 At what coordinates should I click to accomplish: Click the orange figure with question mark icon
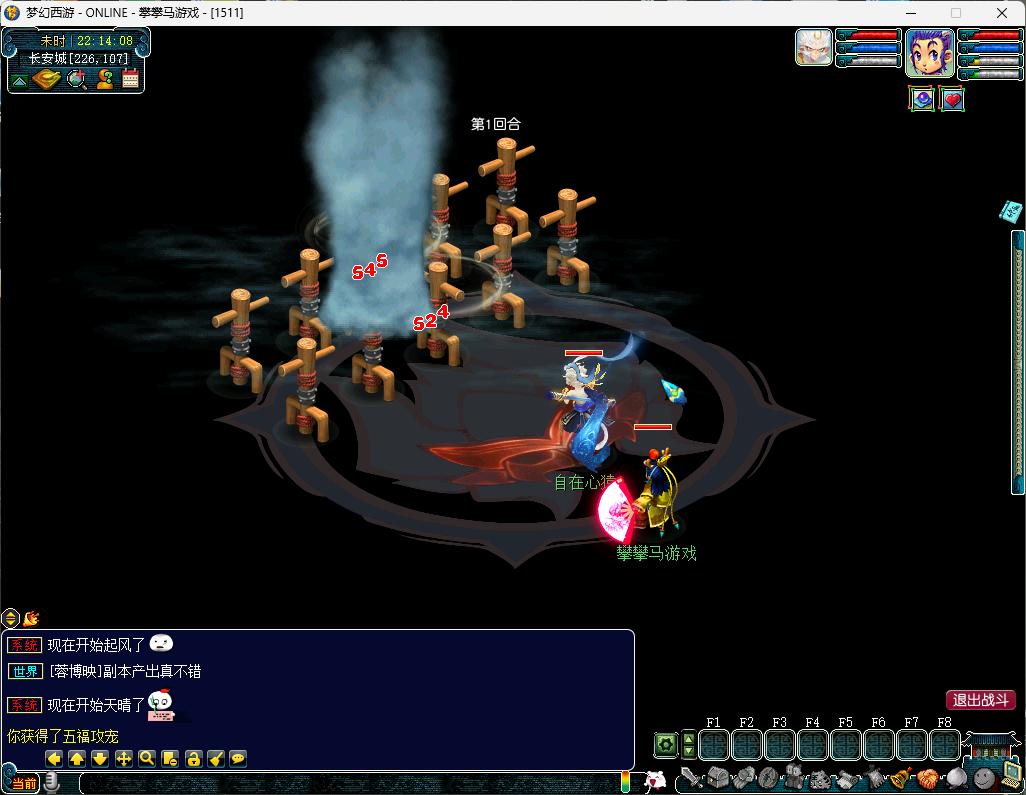(104, 79)
